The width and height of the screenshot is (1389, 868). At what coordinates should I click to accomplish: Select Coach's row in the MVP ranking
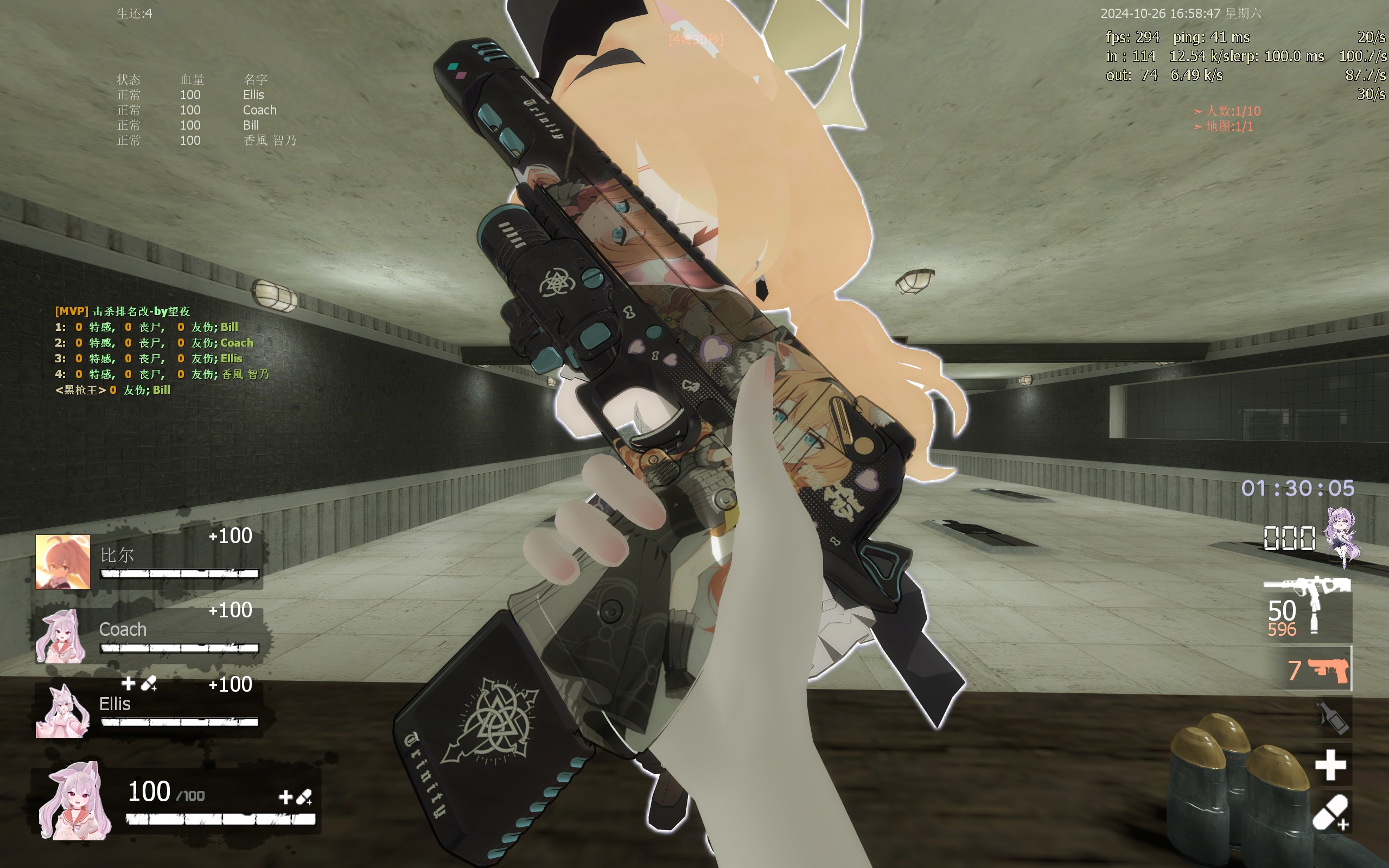coord(154,343)
